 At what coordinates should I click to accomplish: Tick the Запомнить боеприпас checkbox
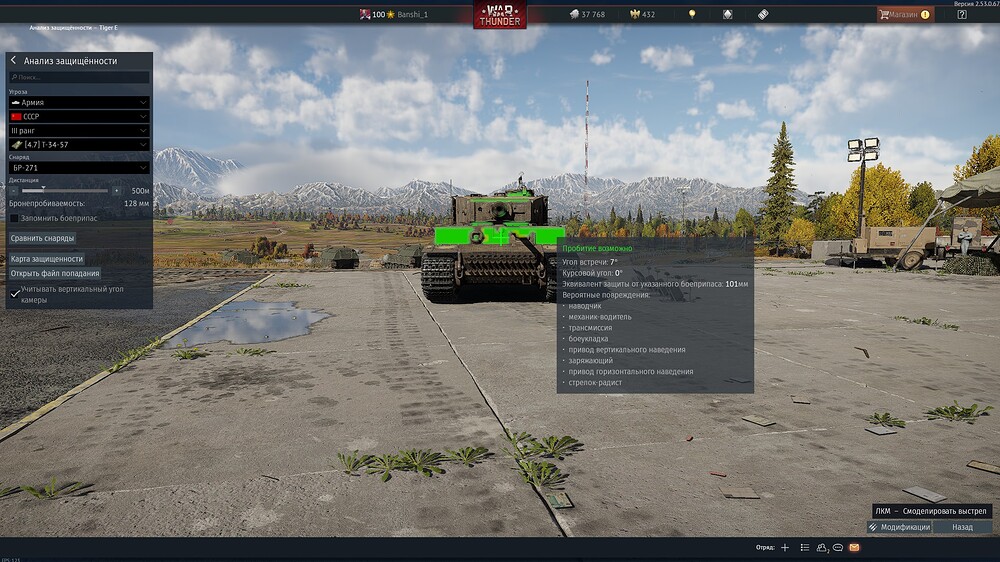coord(14,217)
